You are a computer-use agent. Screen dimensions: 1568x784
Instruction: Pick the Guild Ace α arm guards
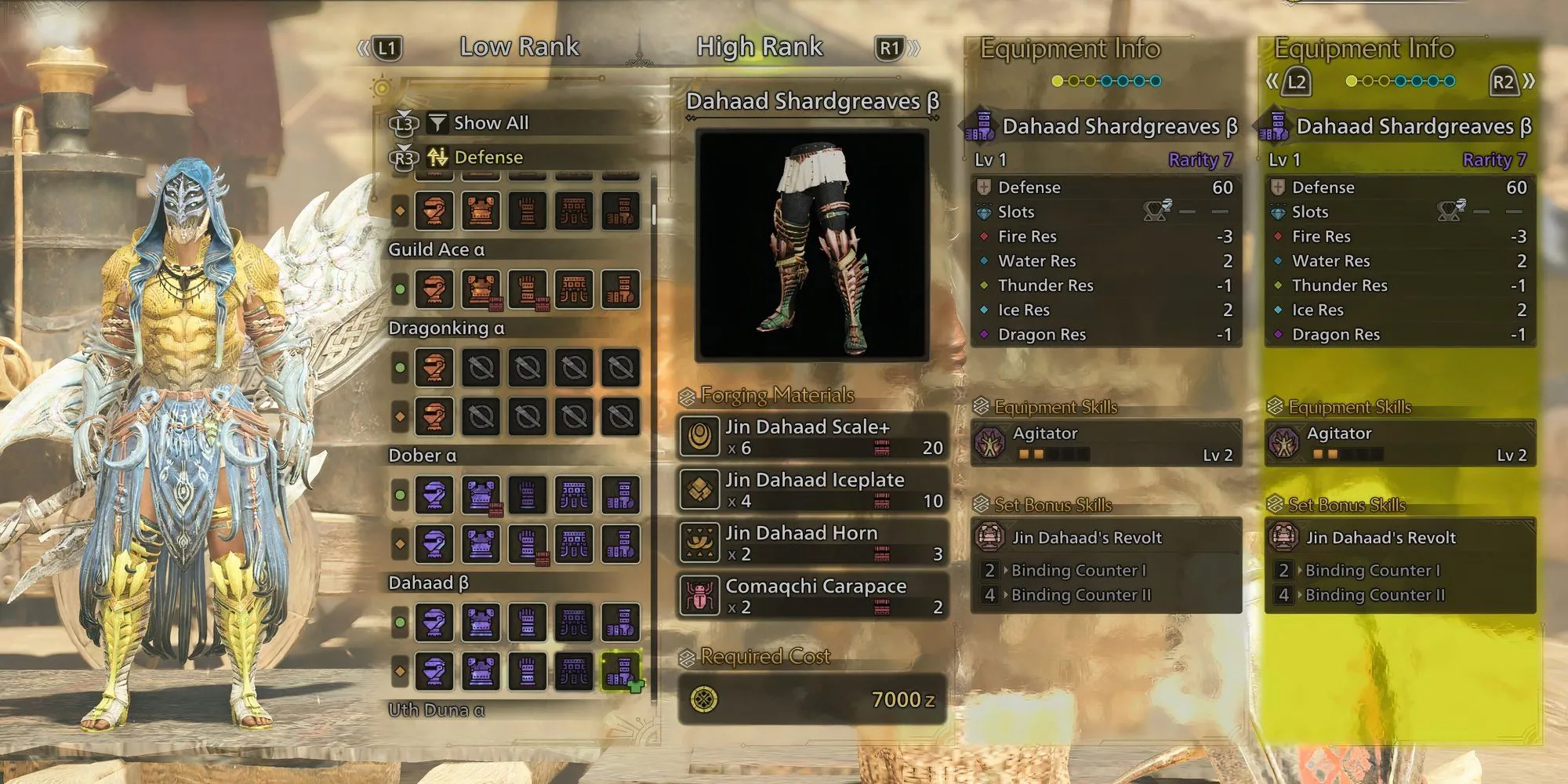[x=528, y=289]
